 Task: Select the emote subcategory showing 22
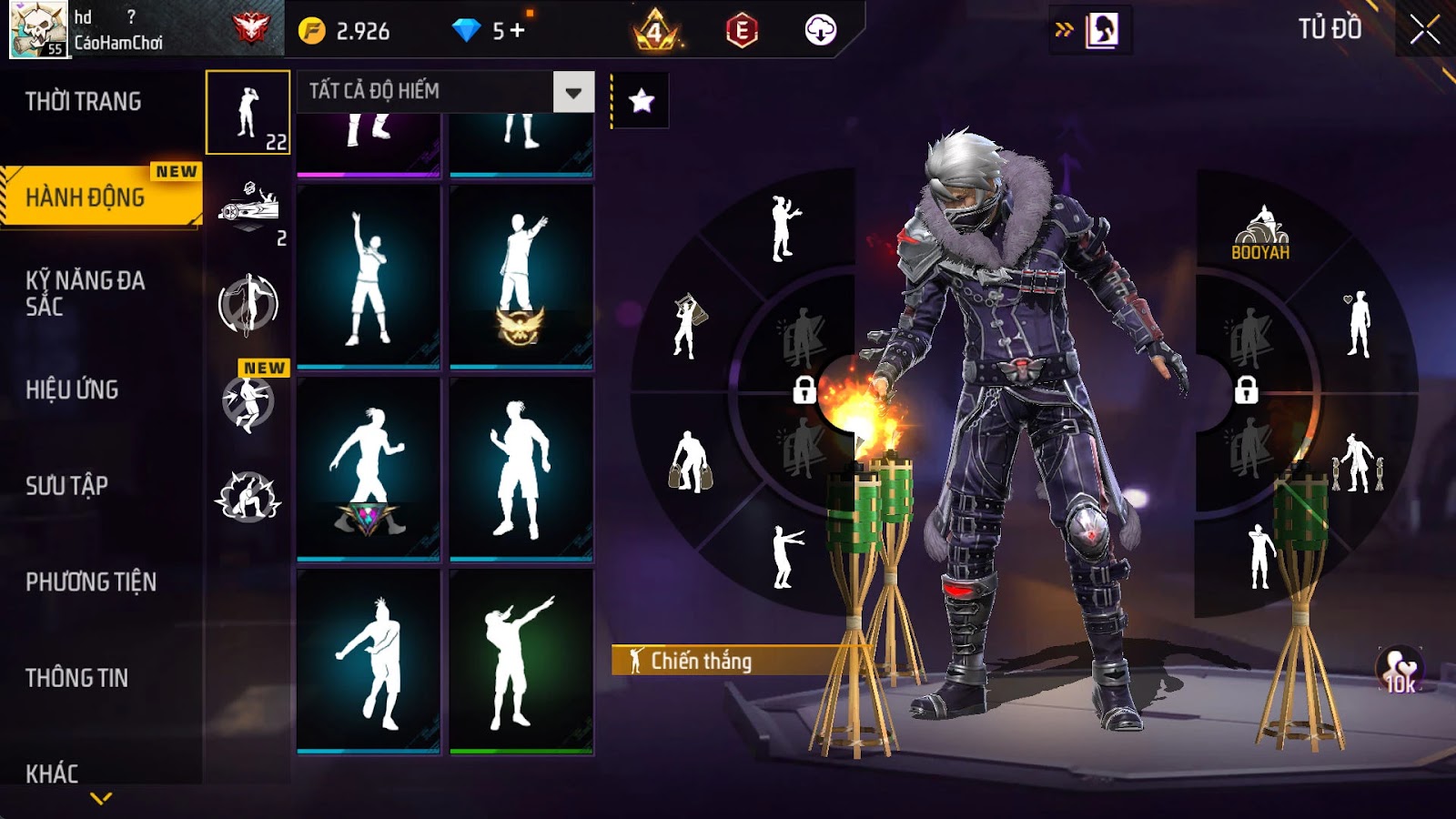coord(248,113)
